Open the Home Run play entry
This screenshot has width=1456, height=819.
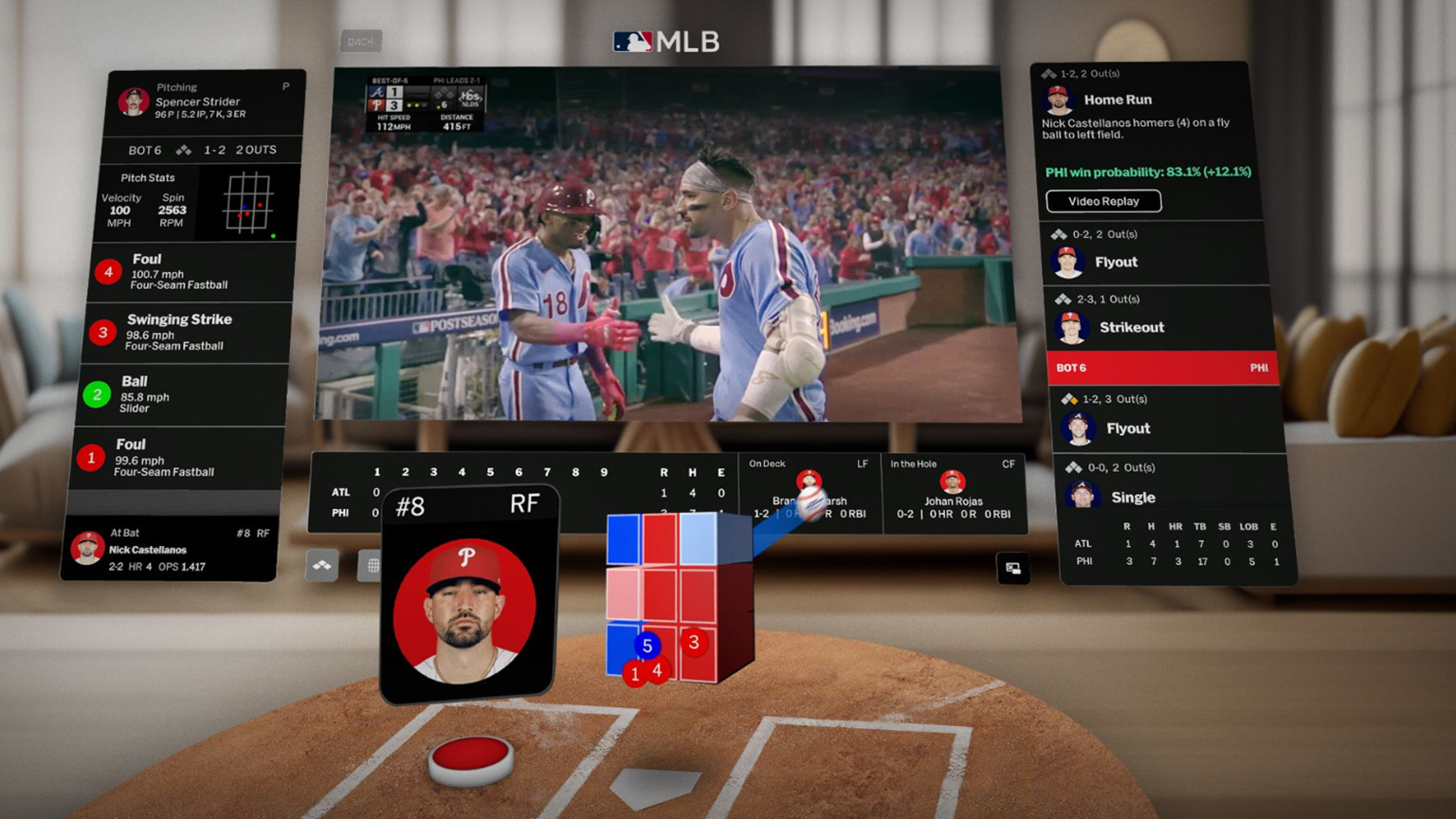(x=1146, y=107)
